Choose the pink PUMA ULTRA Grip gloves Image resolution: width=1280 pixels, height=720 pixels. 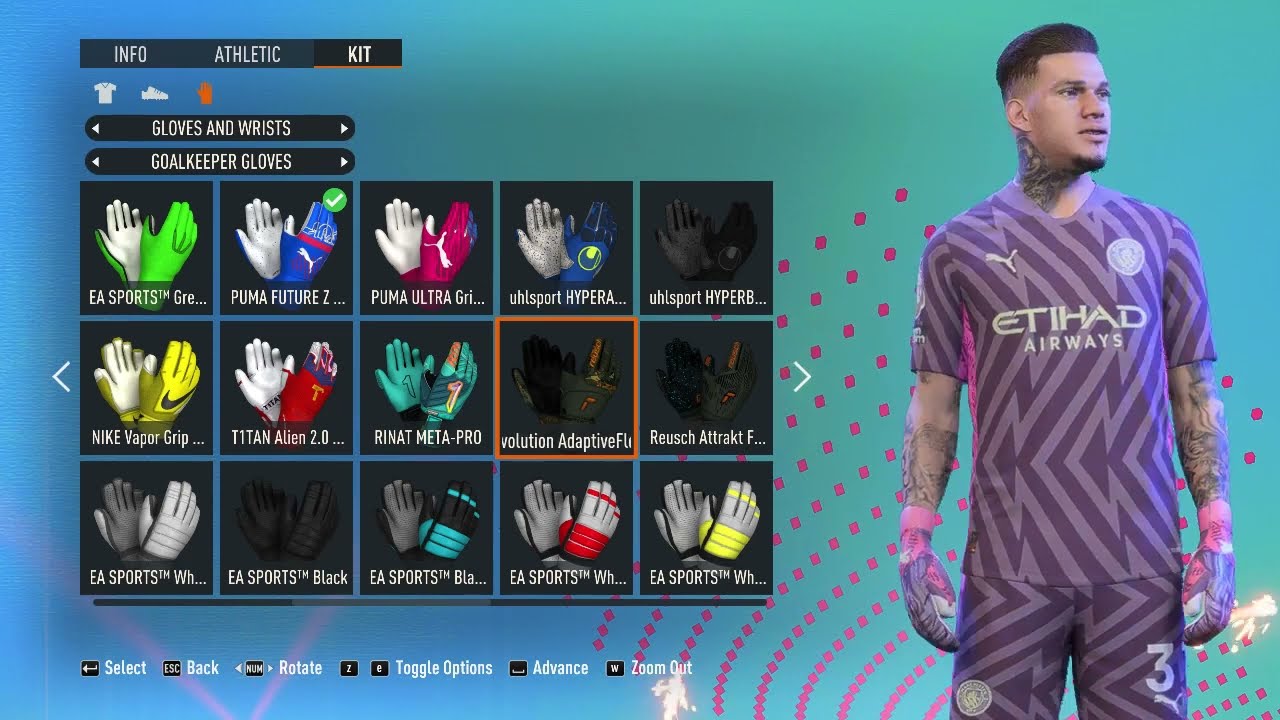coord(426,247)
